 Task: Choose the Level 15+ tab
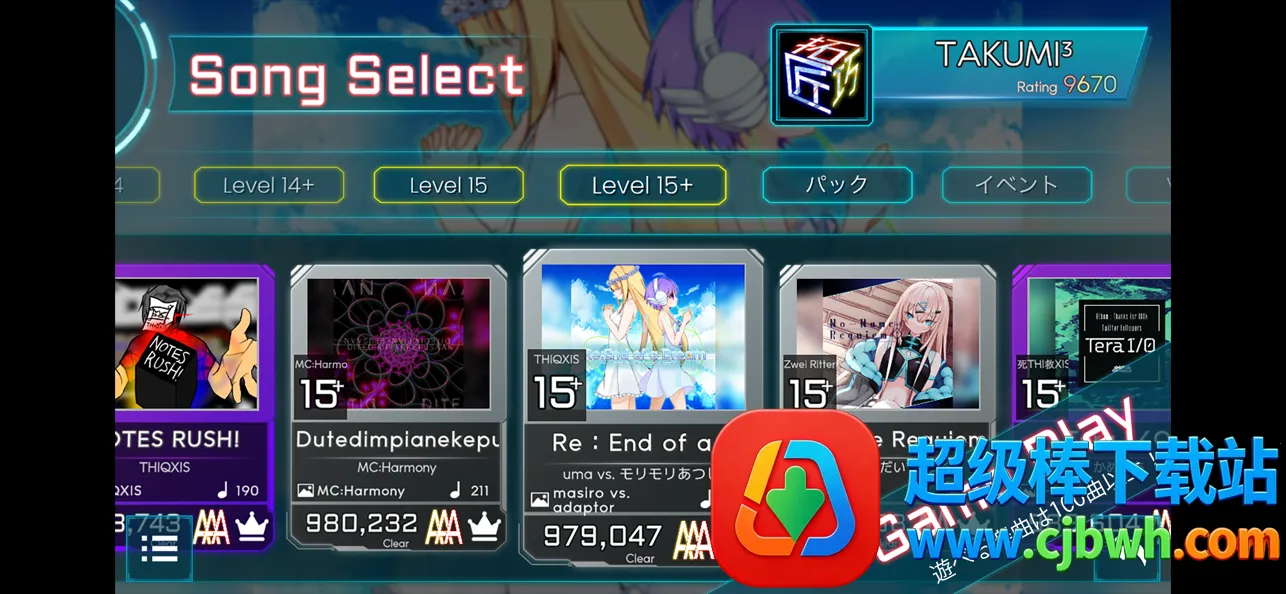click(x=642, y=185)
